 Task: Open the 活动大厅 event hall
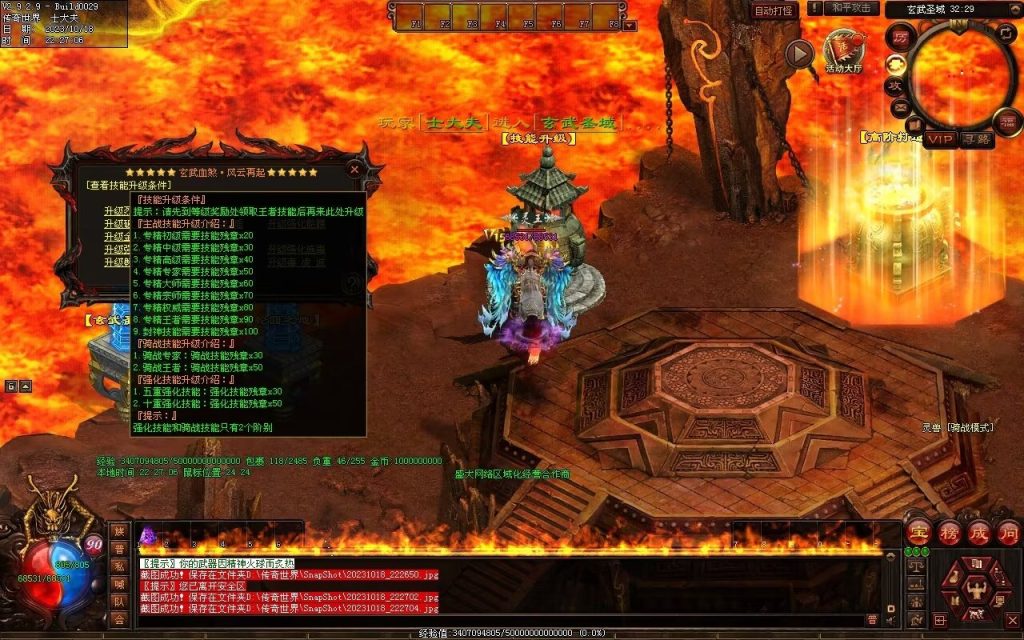[x=845, y=51]
